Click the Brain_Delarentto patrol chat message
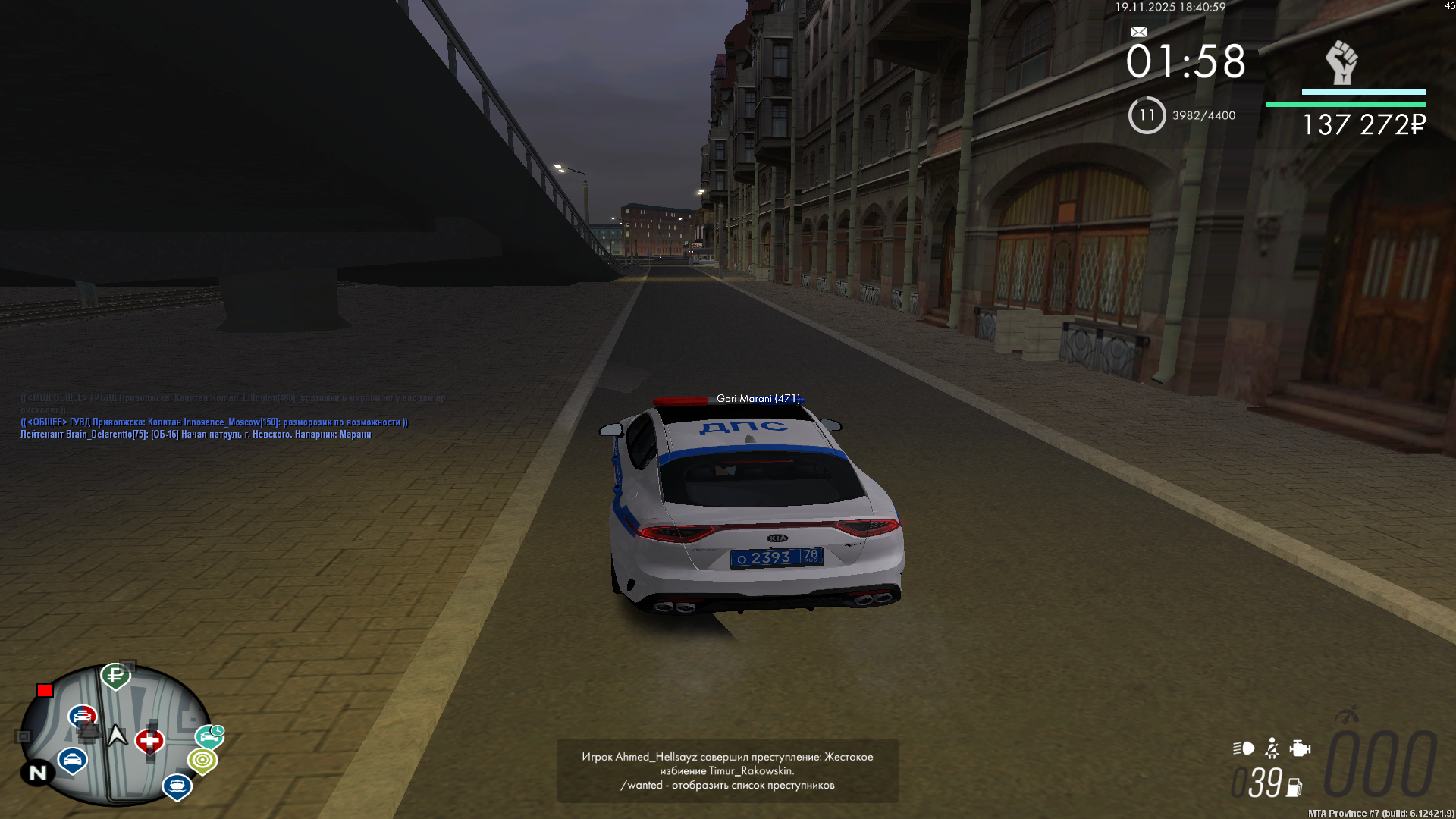Viewport: 1456px width, 819px height. coord(196,435)
